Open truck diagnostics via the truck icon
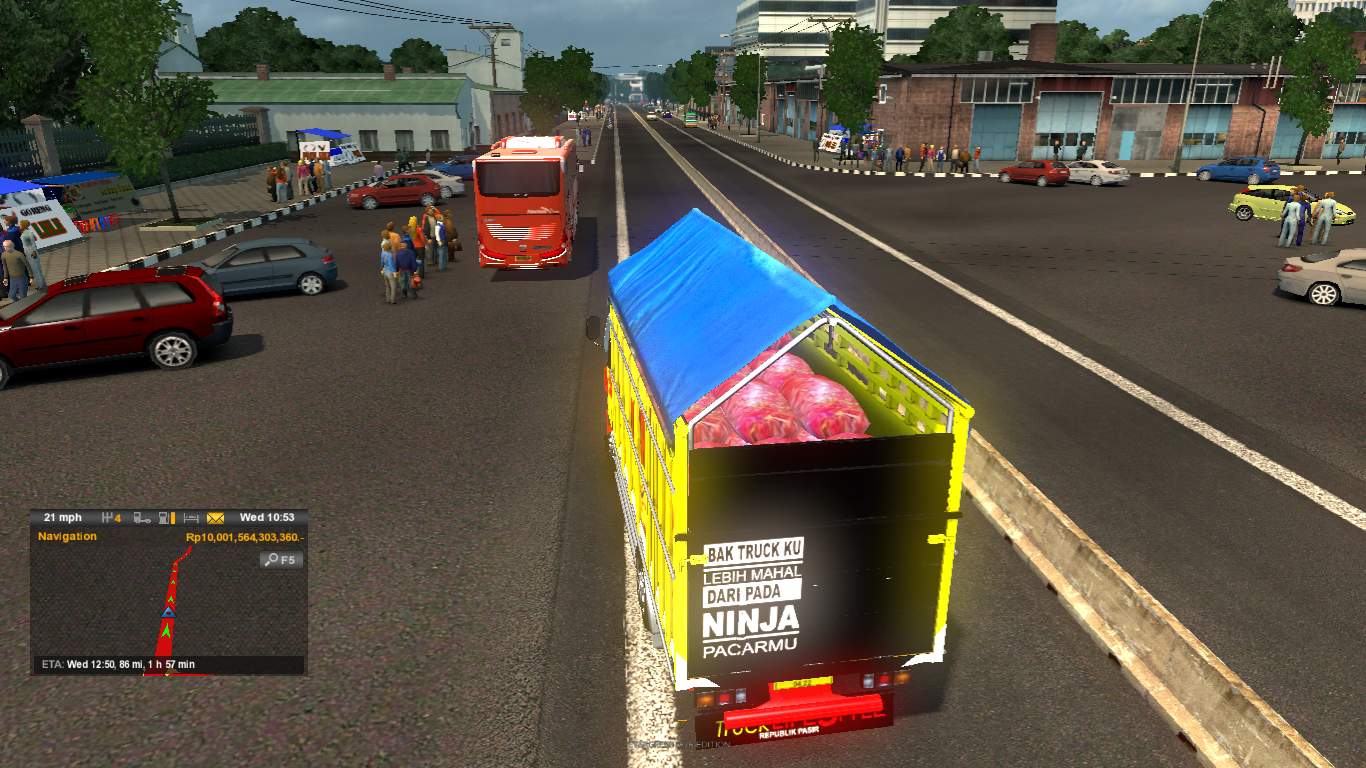The image size is (1366, 768). pyautogui.click(x=142, y=517)
